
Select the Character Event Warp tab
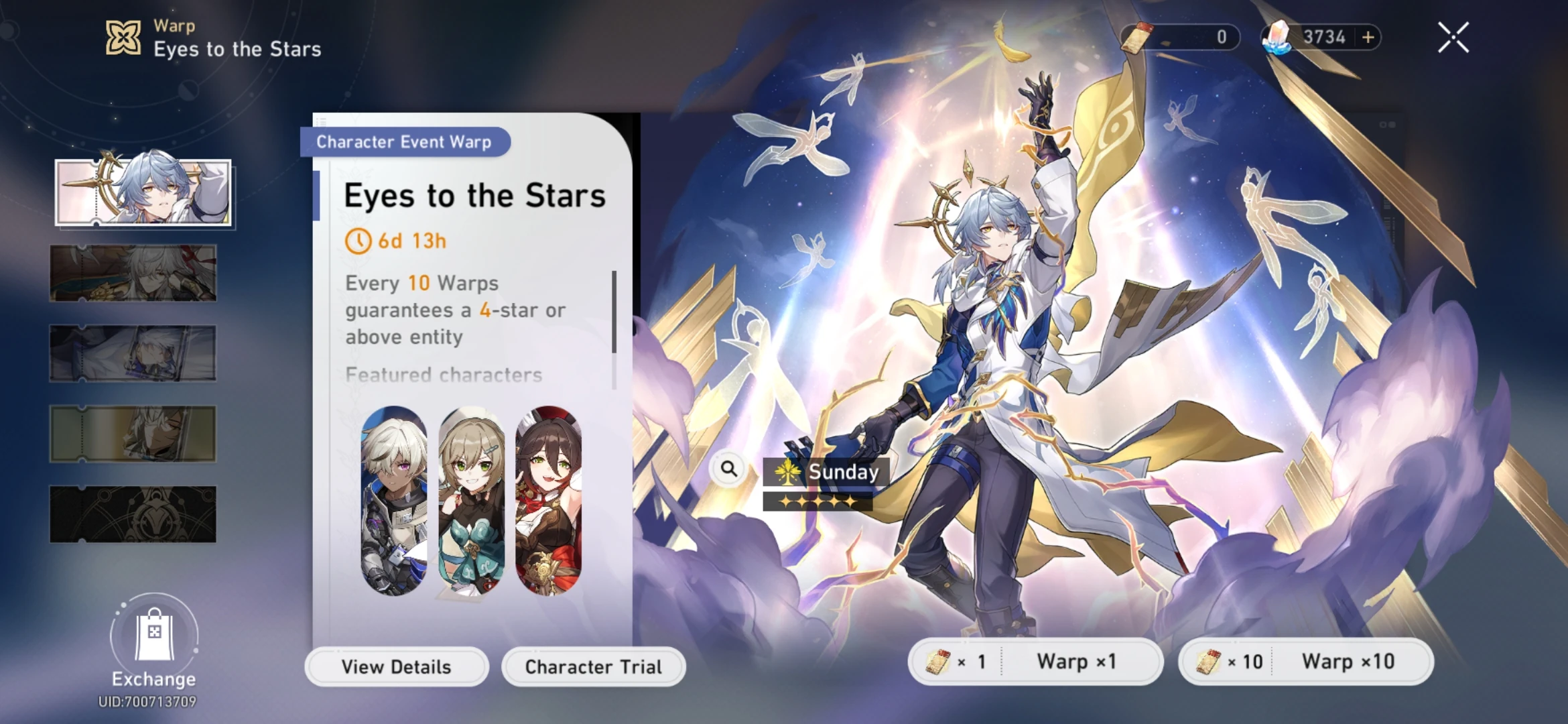[404, 141]
